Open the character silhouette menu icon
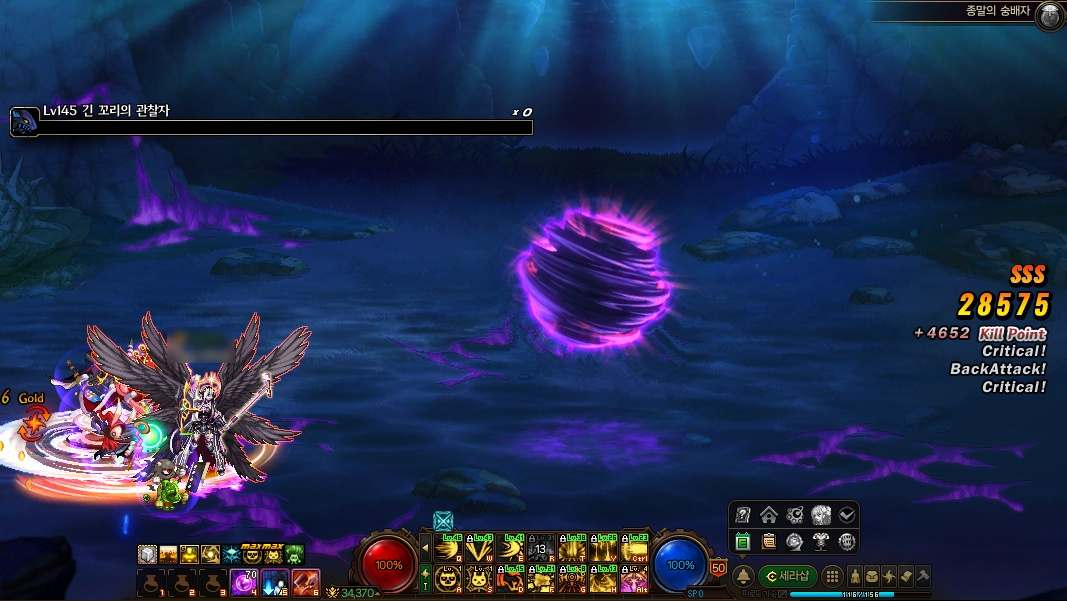The width and height of the screenshot is (1067, 601). point(857,577)
